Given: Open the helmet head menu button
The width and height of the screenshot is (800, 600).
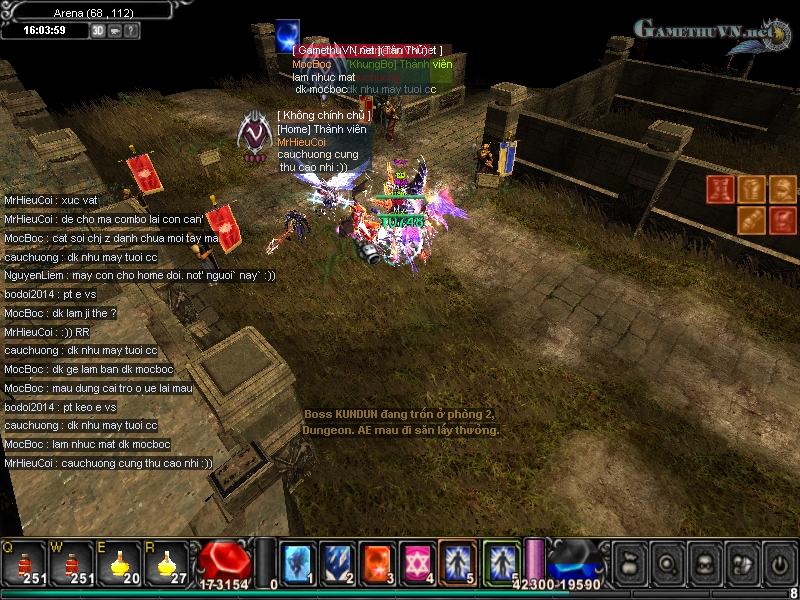Looking at the screenshot, I should click(704, 563).
